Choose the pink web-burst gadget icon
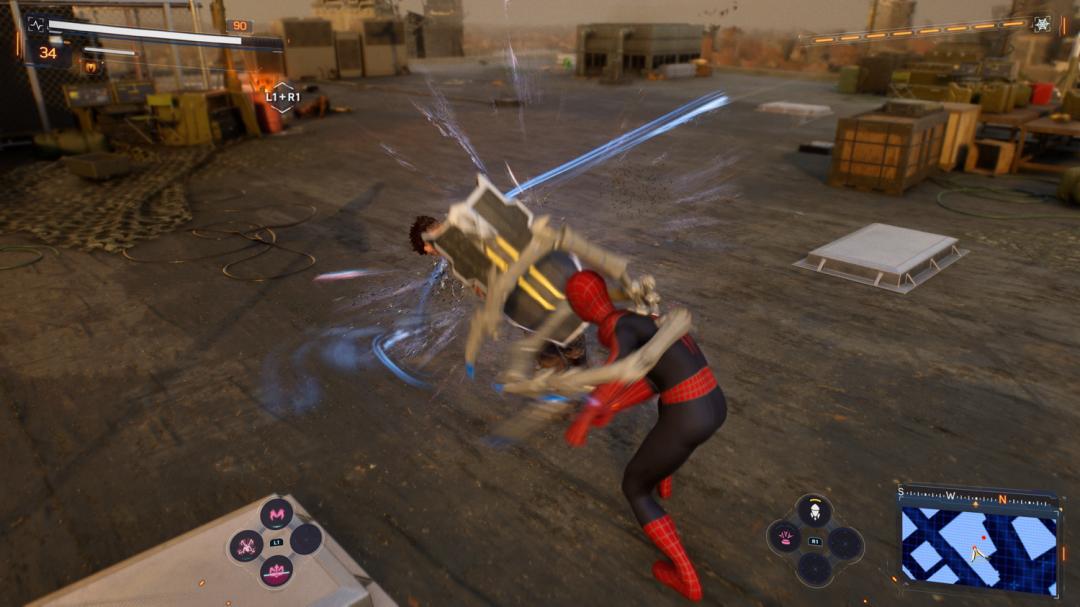This screenshot has height=607, width=1080. pos(785,540)
